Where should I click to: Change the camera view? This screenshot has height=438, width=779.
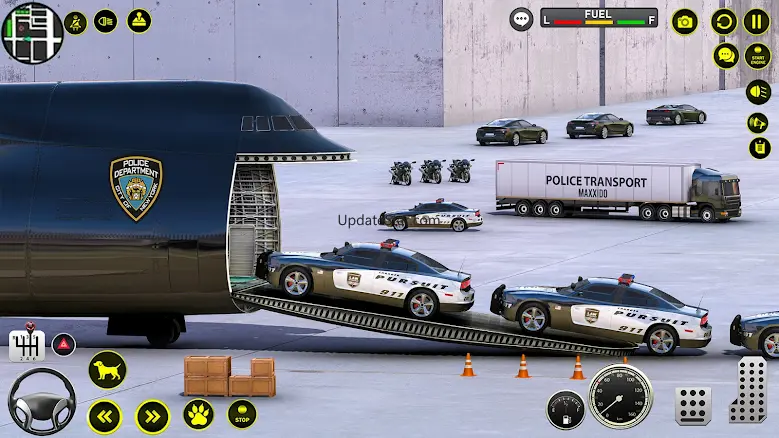(x=685, y=21)
